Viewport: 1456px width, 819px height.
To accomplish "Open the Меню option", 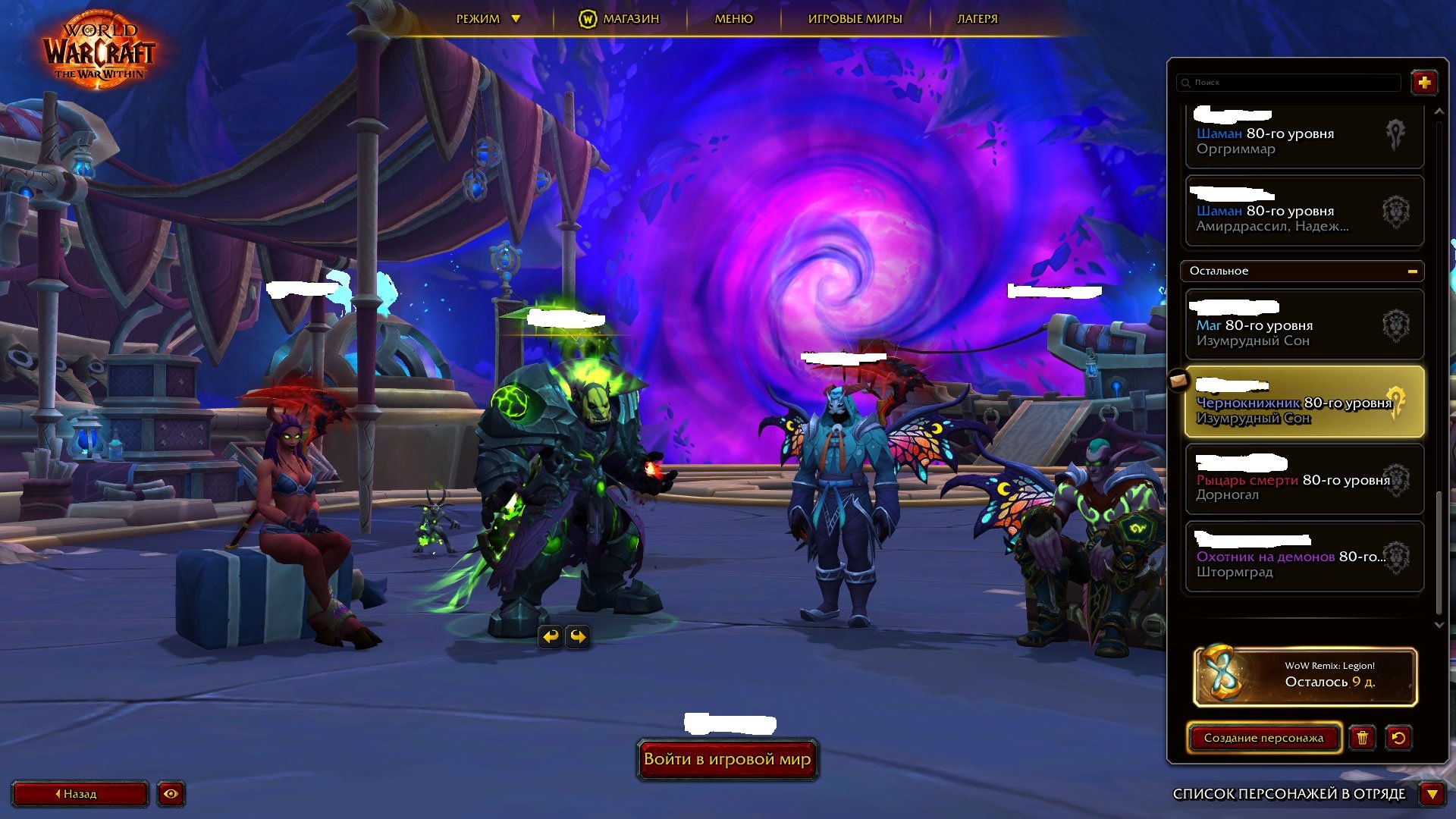I will tap(733, 19).
